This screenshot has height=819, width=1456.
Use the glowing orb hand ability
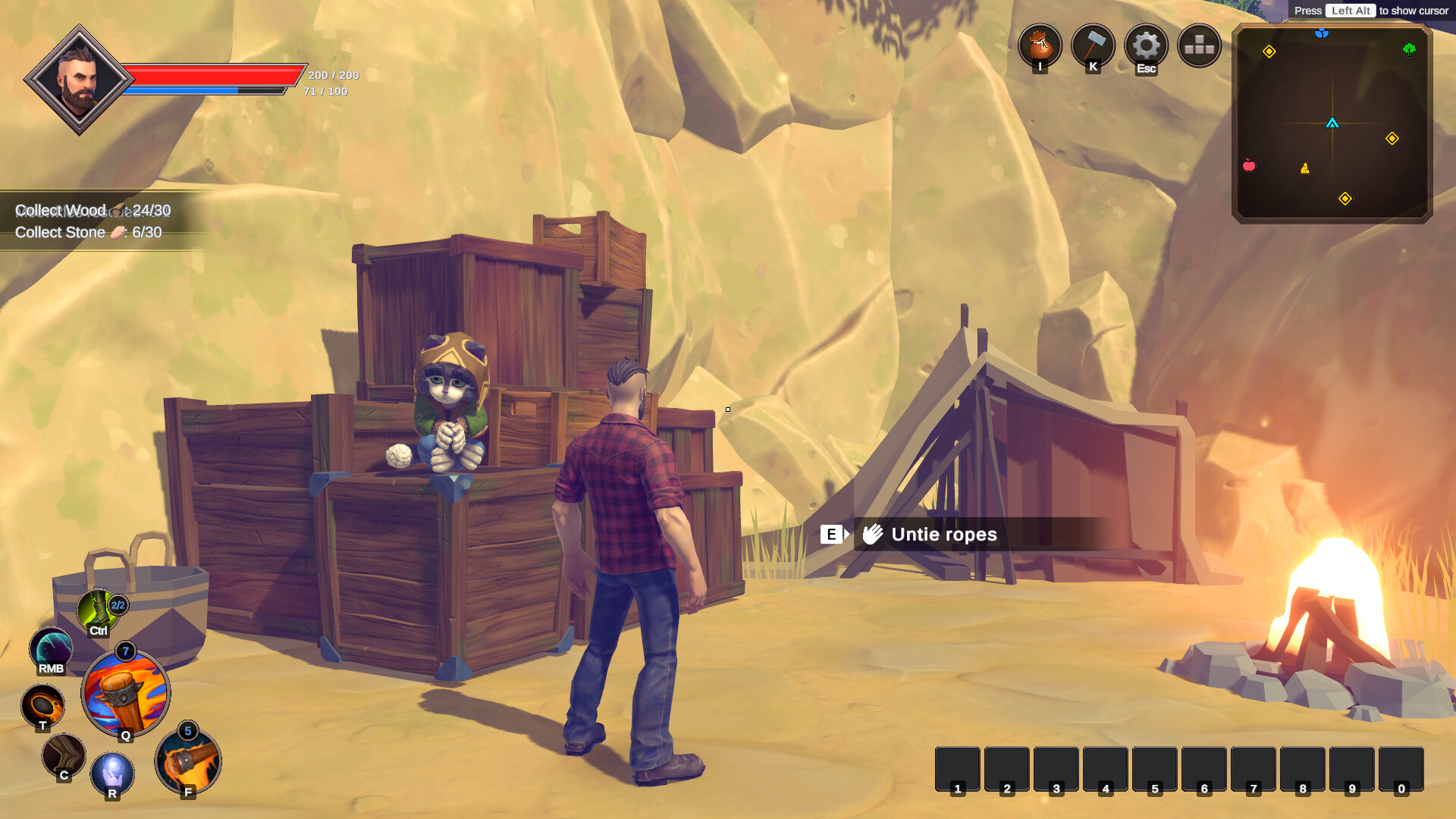coord(112,773)
